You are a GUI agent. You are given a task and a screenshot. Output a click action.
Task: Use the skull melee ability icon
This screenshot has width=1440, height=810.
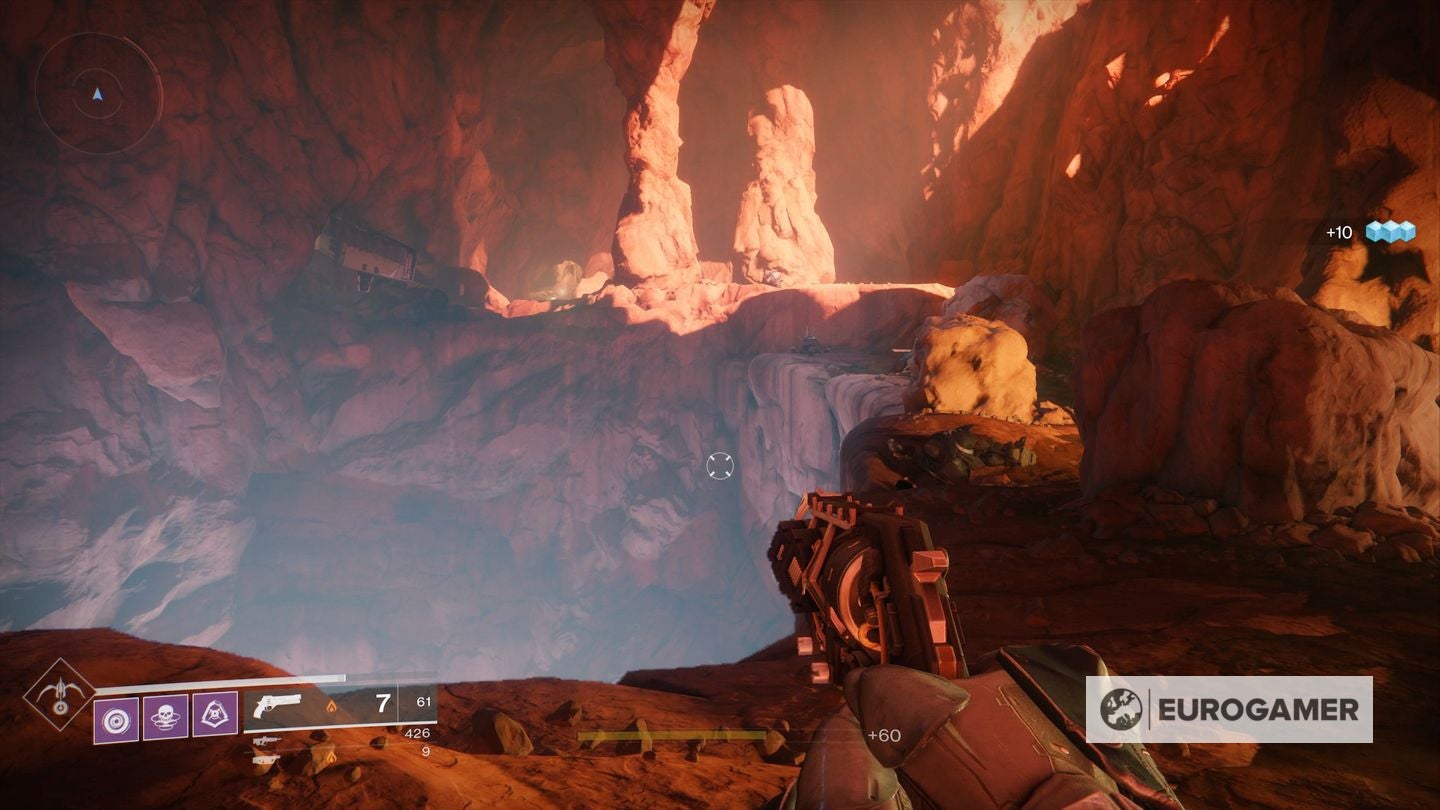[165, 716]
